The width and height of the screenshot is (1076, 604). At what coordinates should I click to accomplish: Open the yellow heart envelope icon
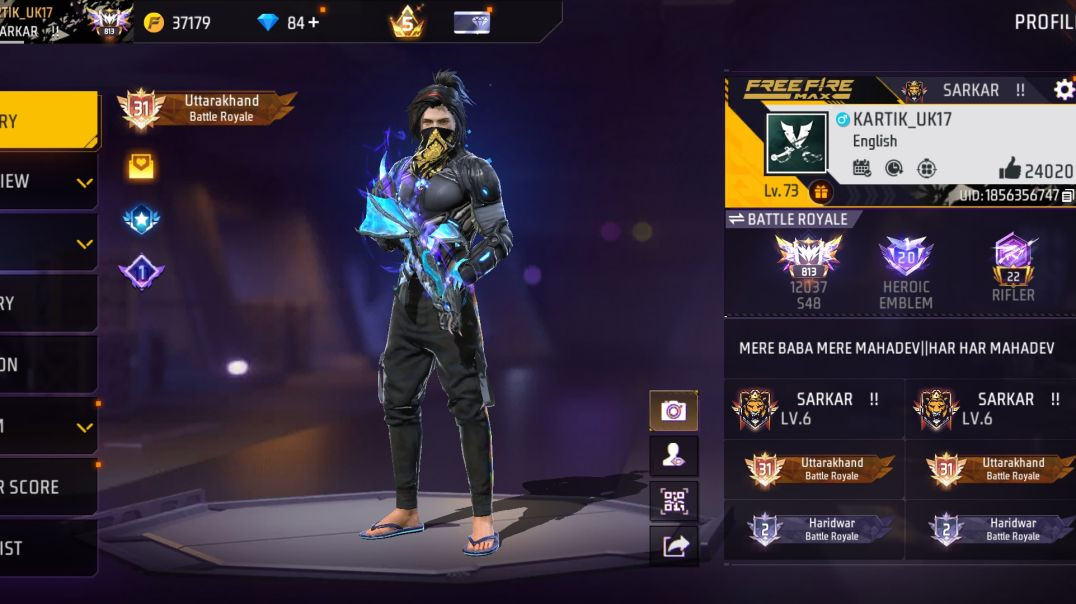coord(141,166)
